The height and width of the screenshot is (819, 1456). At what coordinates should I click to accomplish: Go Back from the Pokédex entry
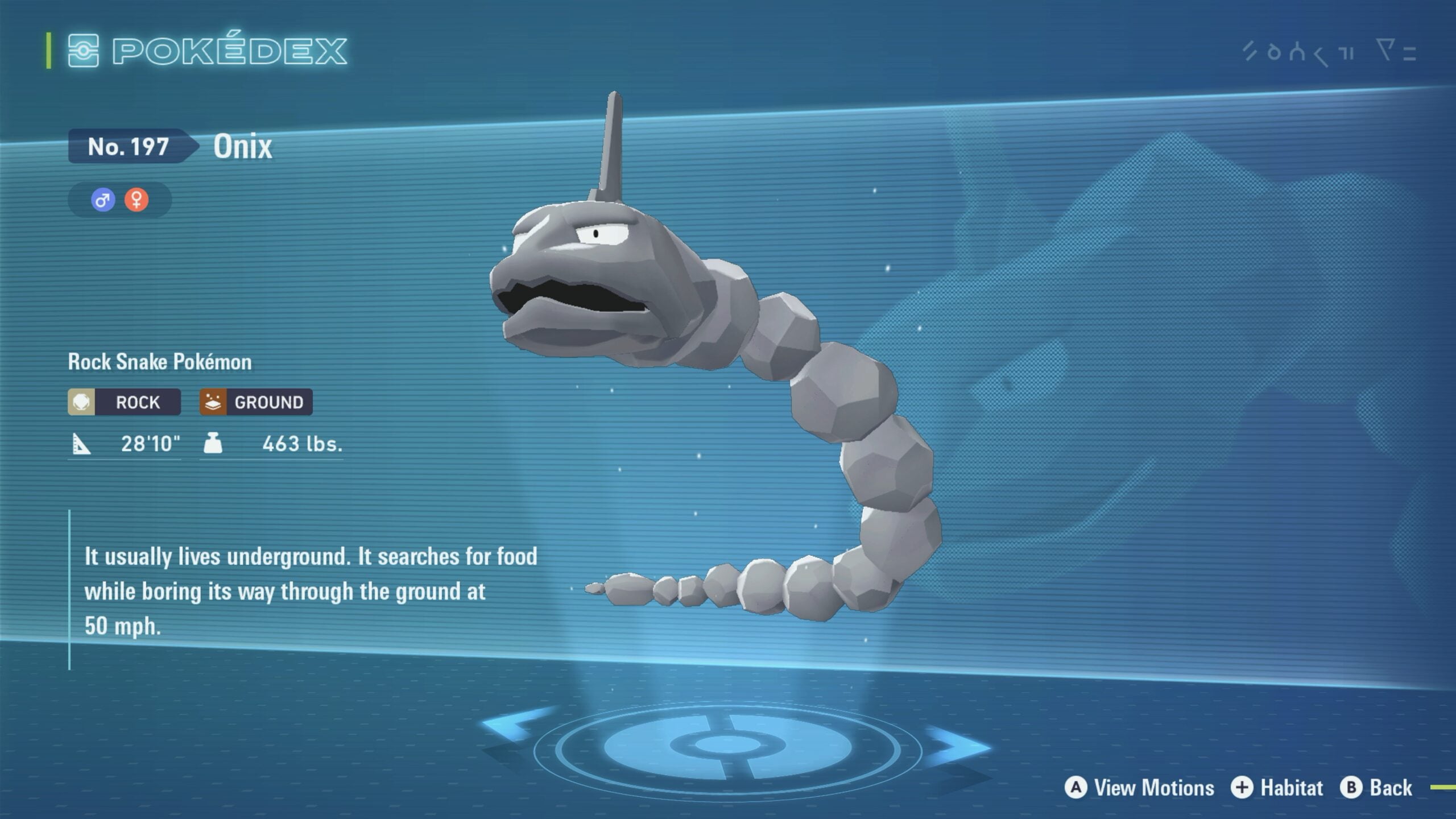point(1376,788)
